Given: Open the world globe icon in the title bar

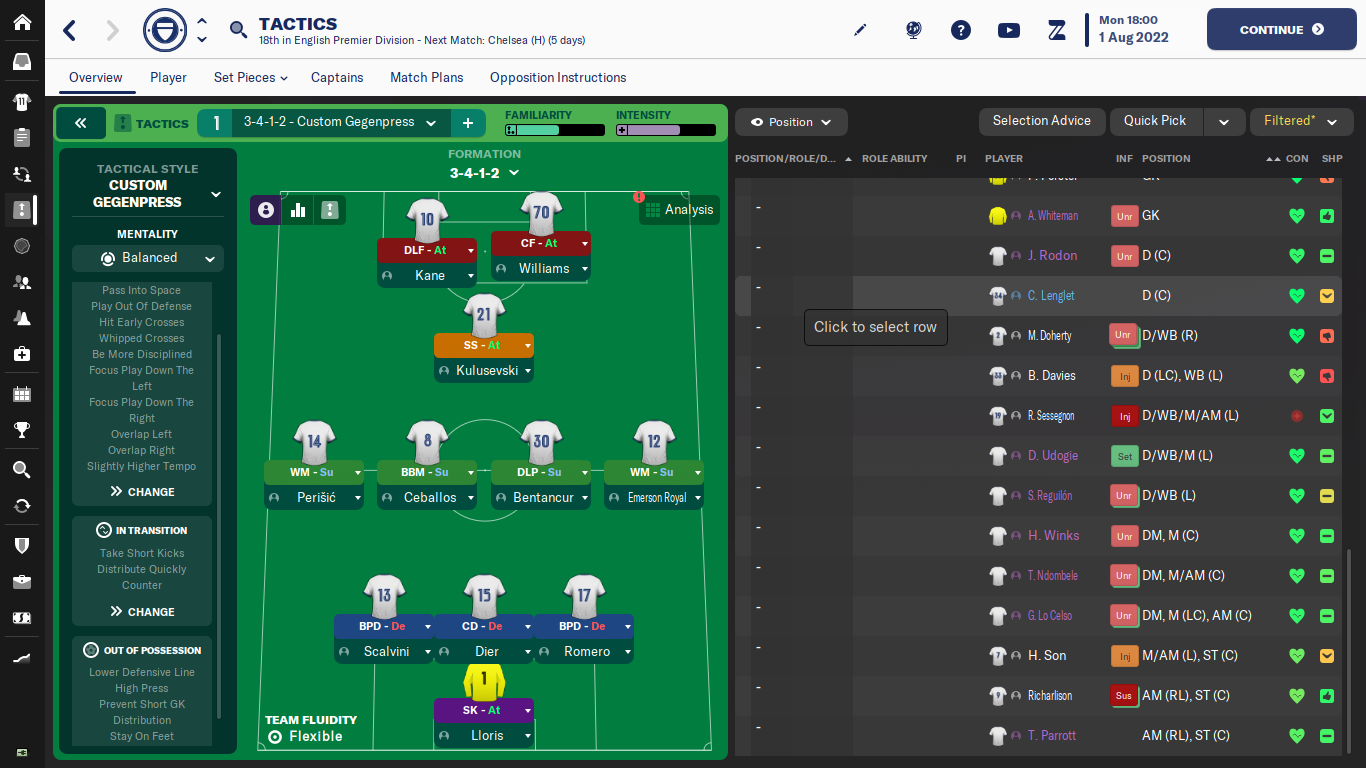Looking at the screenshot, I should 912,30.
